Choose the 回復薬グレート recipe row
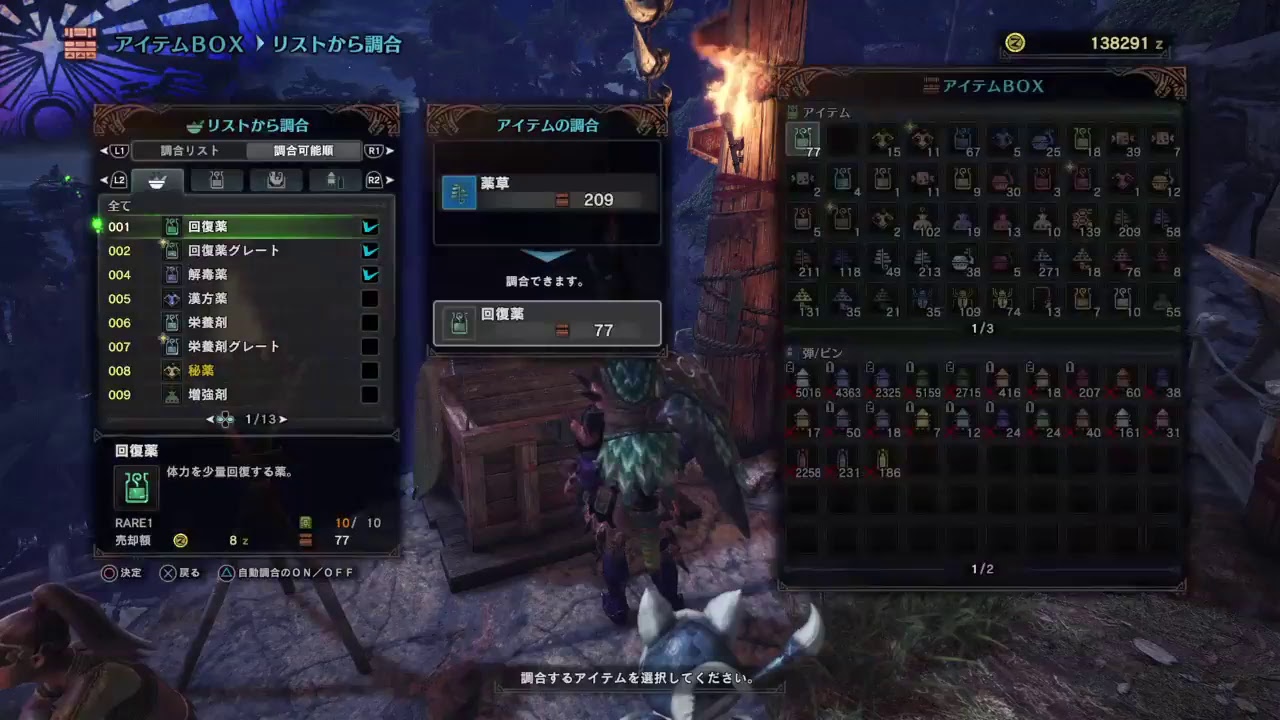The width and height of the screenshot is (1280, 720). [x=240, y=251]
